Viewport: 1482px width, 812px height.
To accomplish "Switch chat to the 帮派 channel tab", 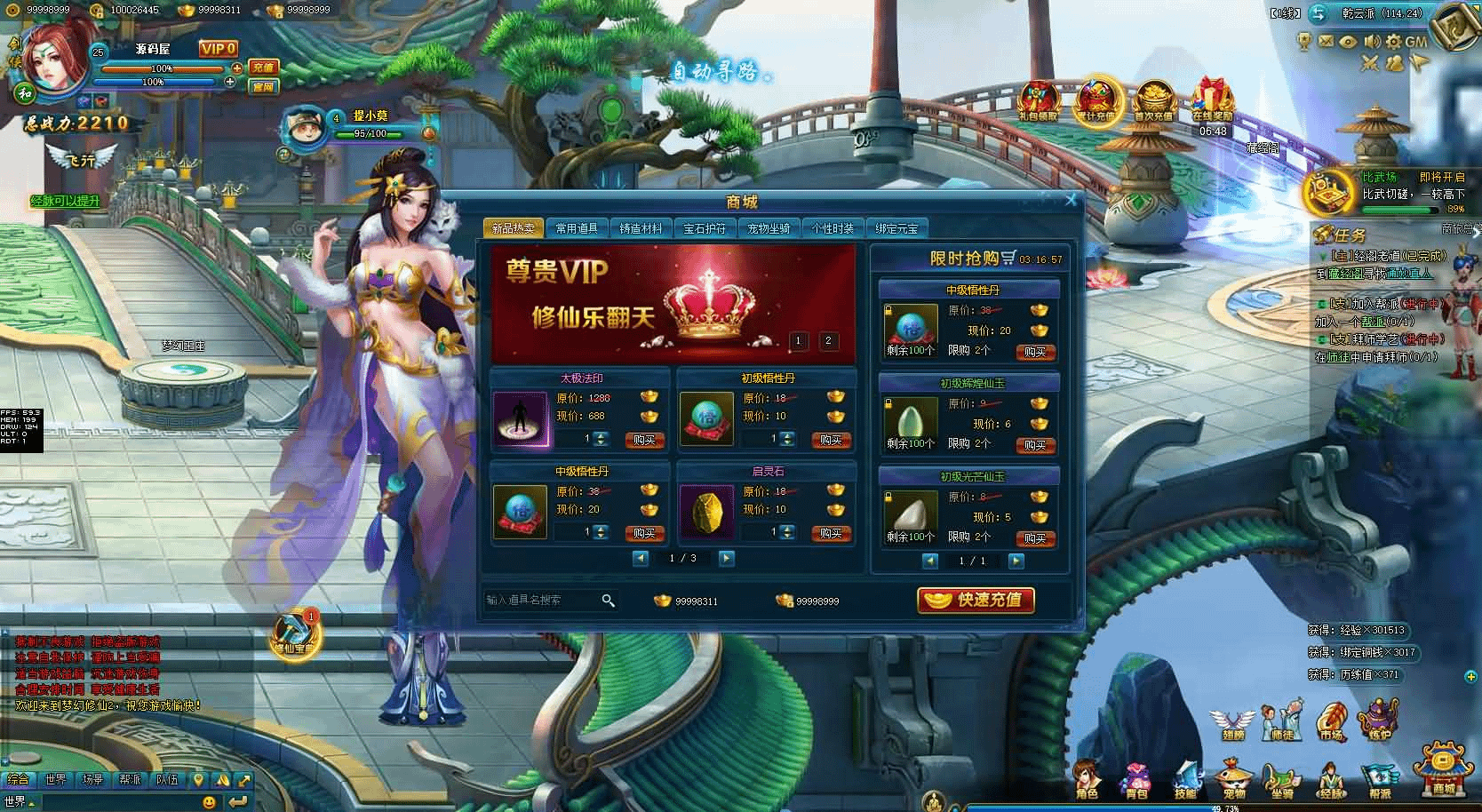I will [130, 779].
